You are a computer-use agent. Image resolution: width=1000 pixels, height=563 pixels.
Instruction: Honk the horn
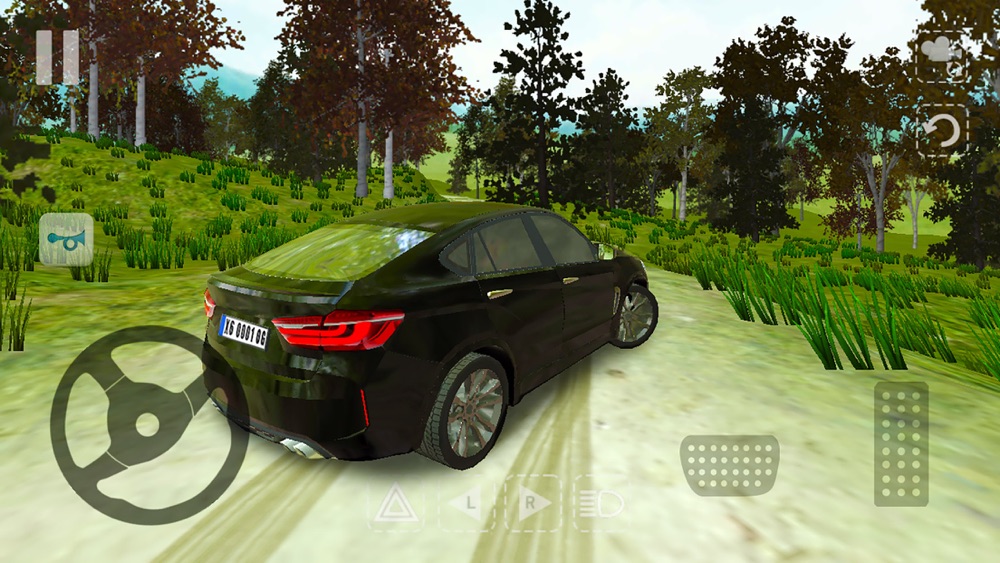tap(66, 240)
